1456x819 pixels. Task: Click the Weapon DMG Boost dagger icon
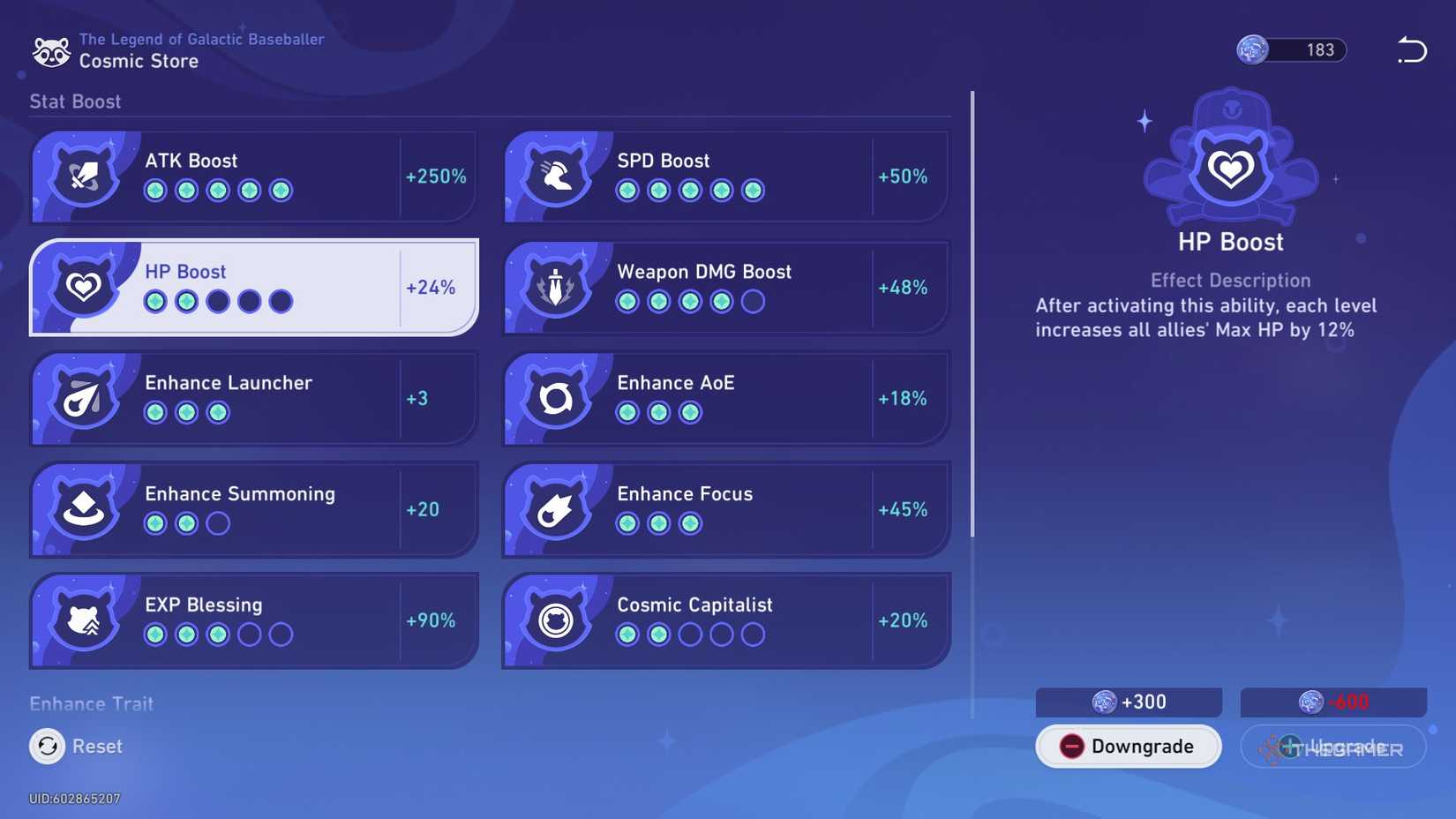(x=557, y=285)
